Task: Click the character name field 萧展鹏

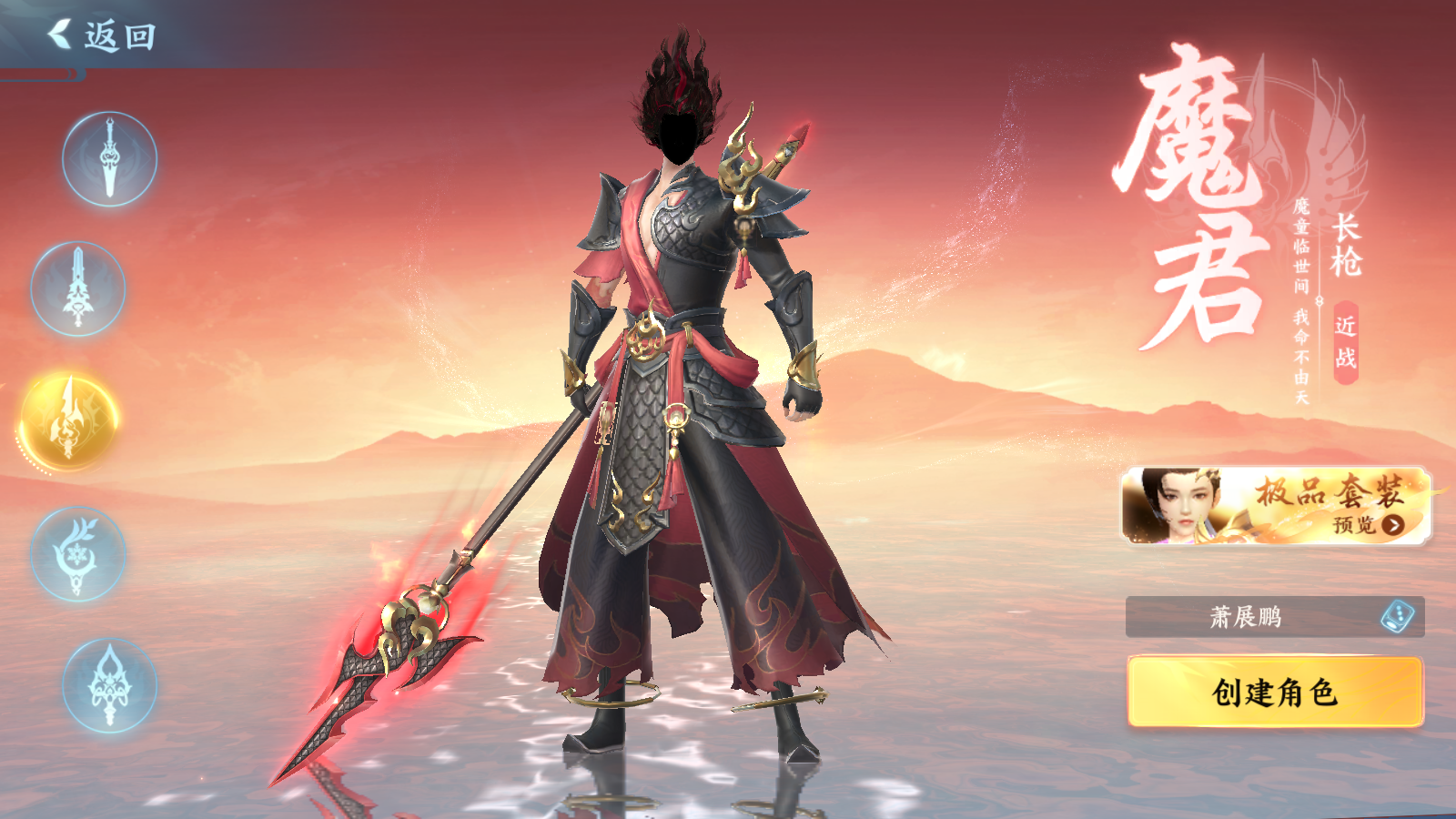Action: 1245,617
